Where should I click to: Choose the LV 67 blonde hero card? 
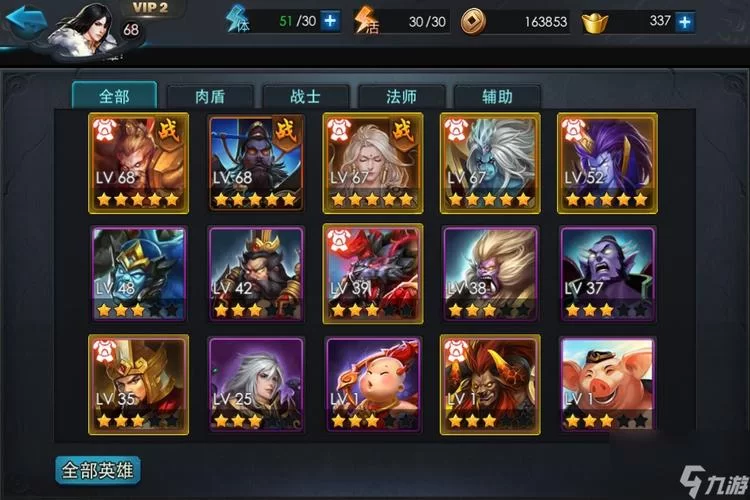[x=373, y=161]
